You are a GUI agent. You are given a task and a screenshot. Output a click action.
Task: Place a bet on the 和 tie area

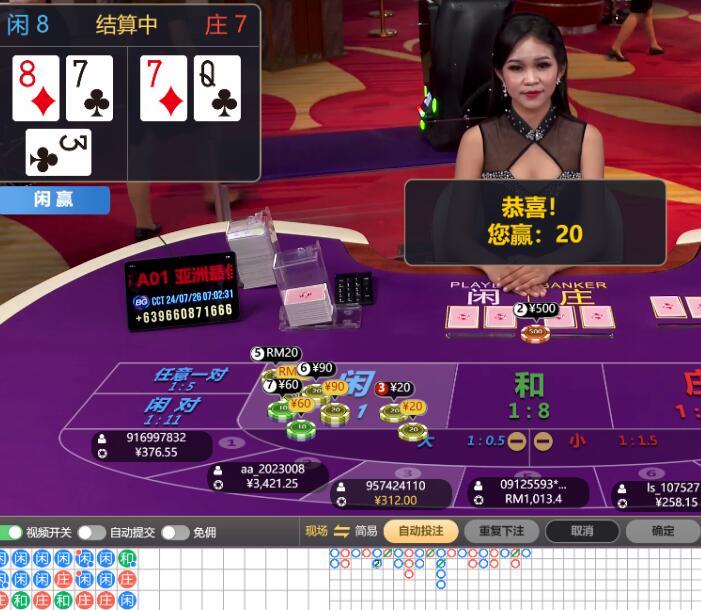(x=530, y=394)
